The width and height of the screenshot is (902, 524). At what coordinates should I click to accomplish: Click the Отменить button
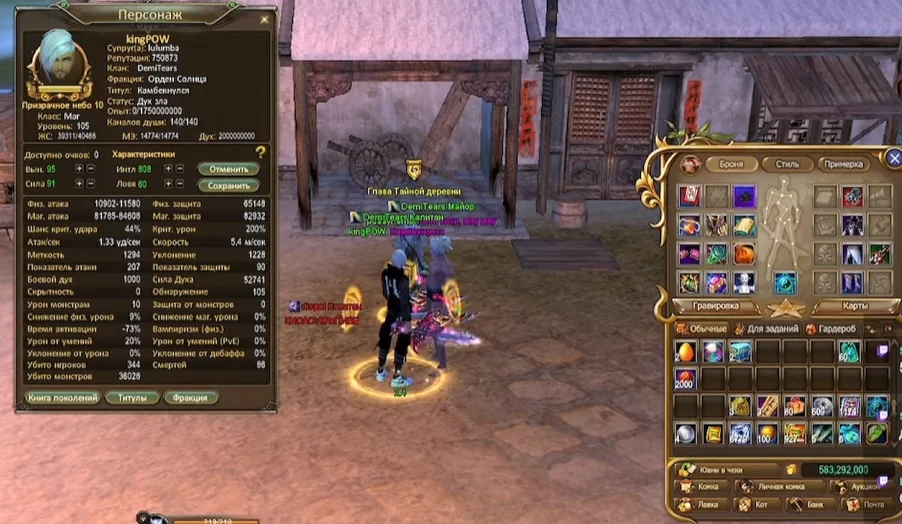coord(228,169)
